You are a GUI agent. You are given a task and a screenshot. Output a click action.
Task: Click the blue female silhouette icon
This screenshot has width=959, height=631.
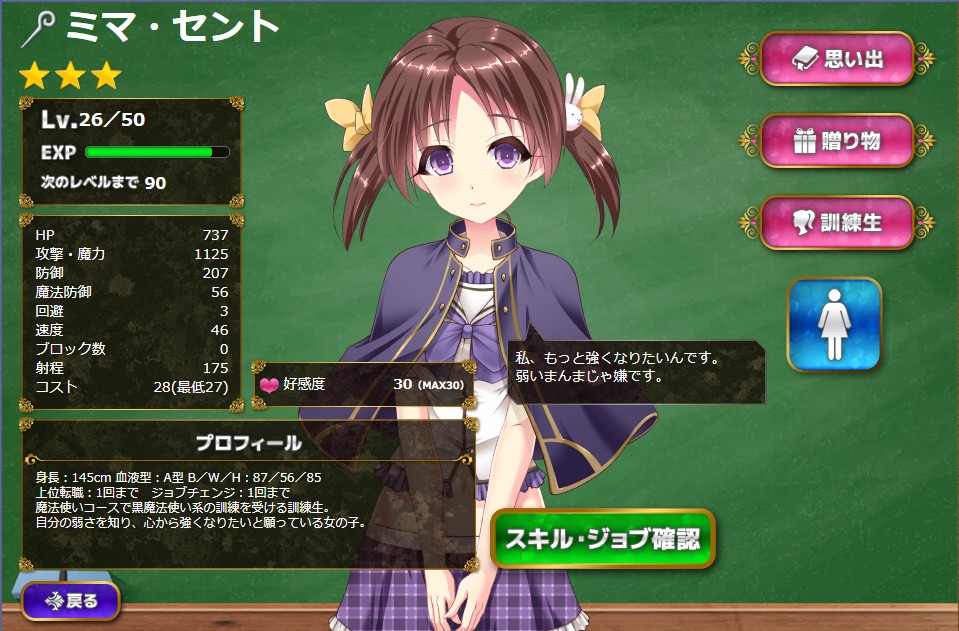[x=834, y=324]
